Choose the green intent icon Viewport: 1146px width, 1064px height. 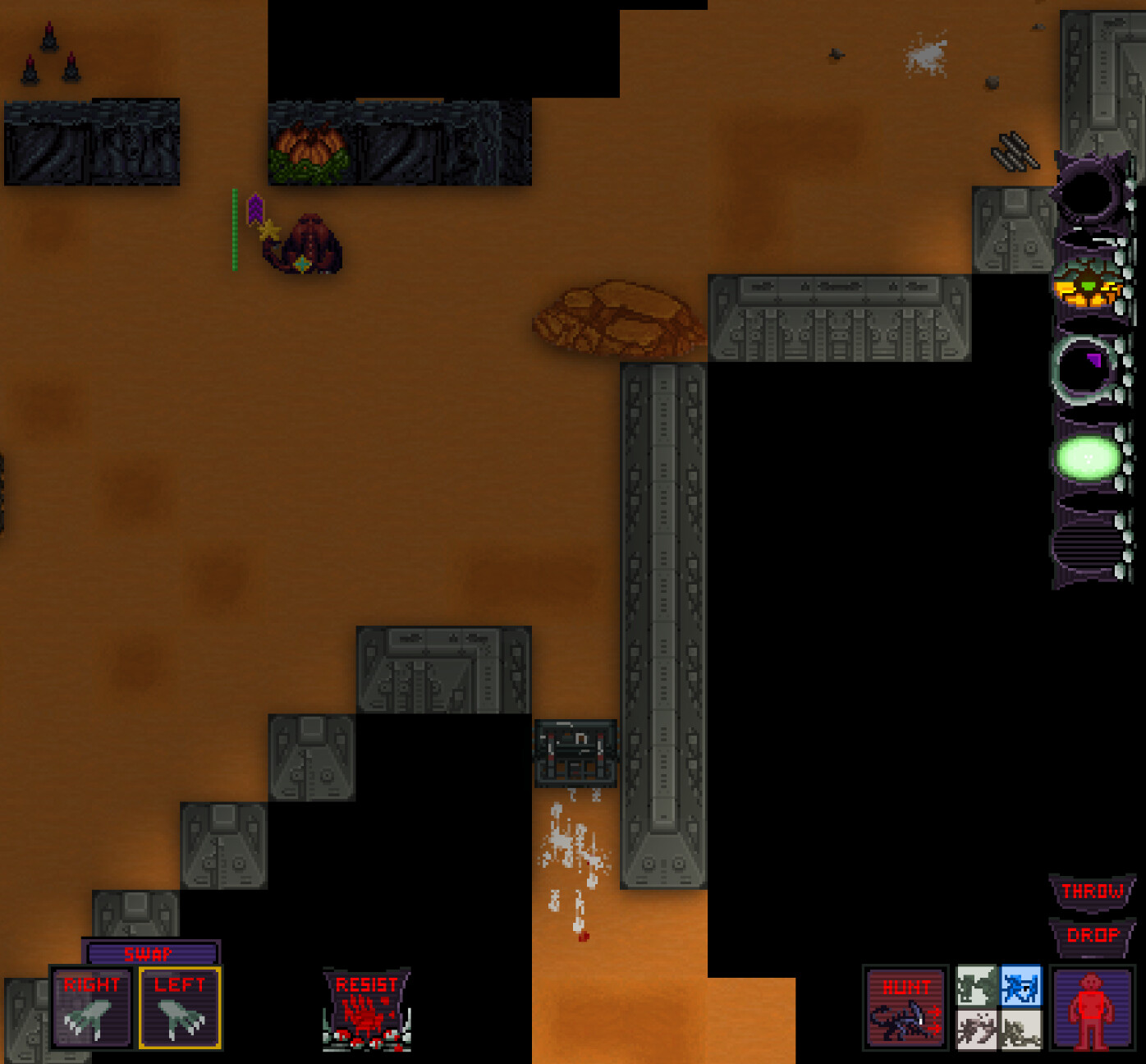coord(977,986)
